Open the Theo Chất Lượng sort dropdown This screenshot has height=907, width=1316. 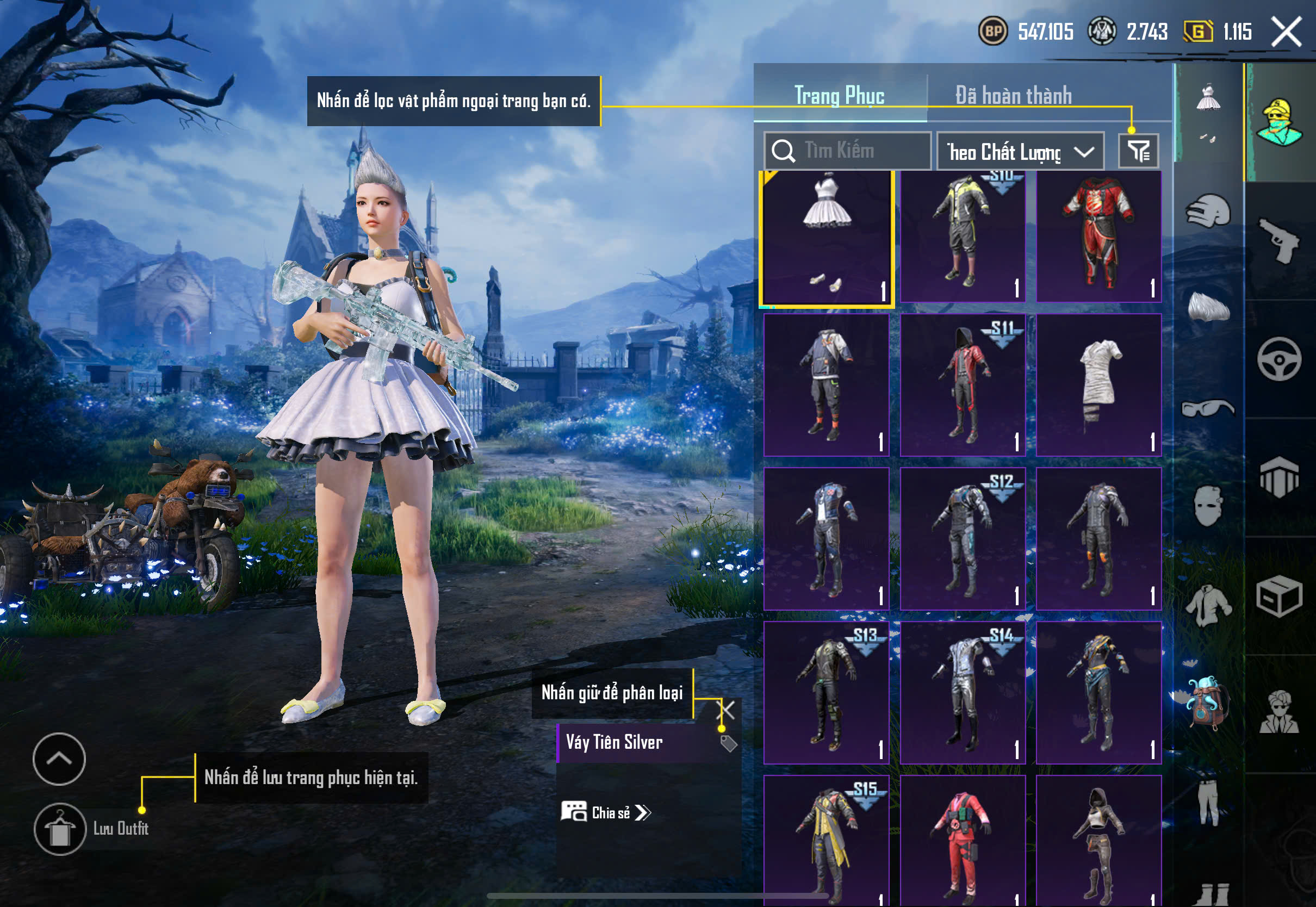(1020, 152)
